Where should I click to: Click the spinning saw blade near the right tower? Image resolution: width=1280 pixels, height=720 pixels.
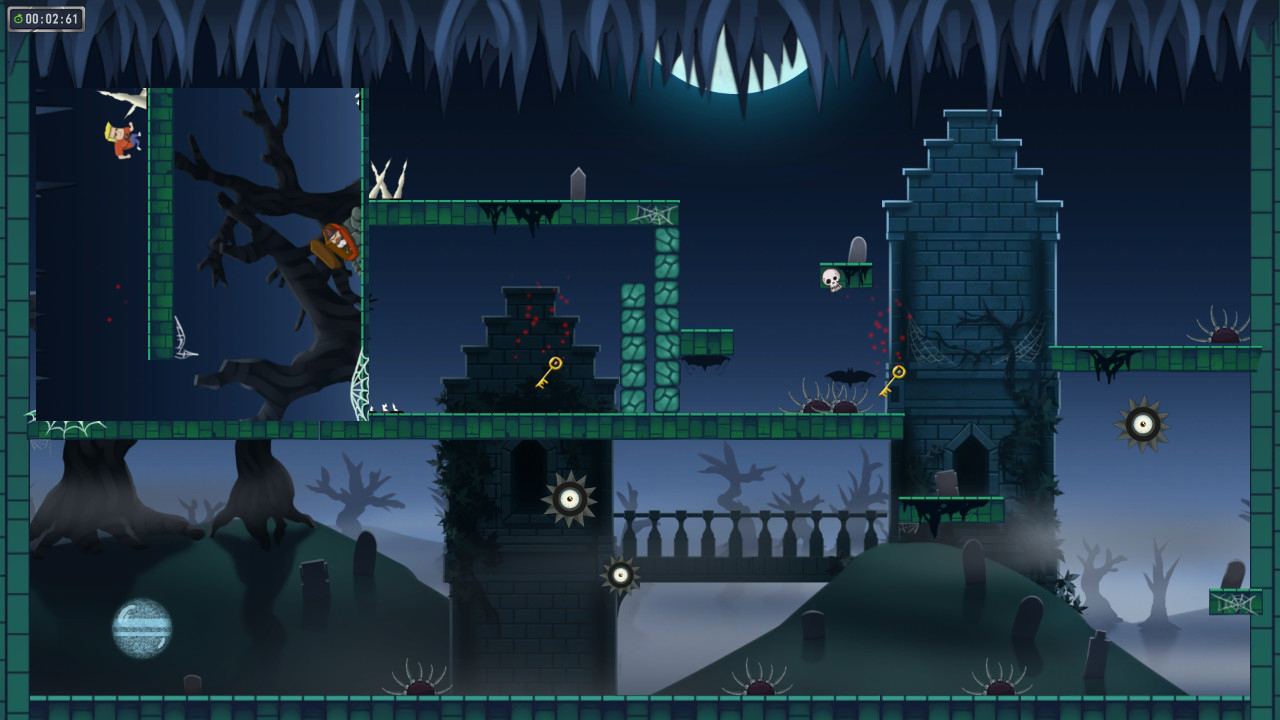1140,421
